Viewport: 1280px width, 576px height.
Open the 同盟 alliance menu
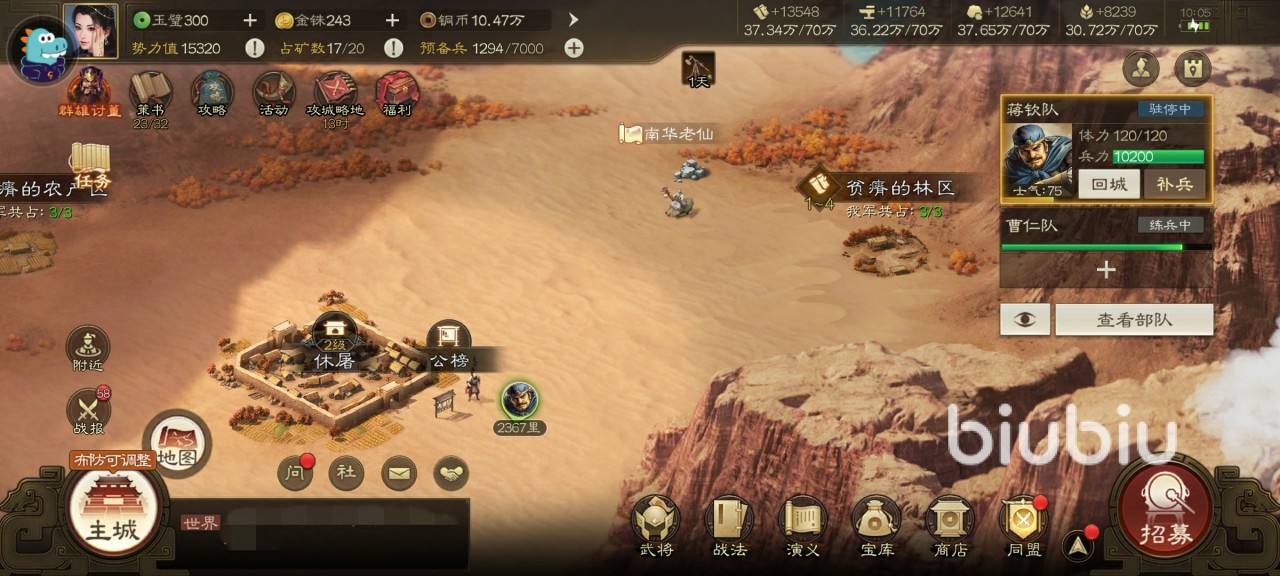(1024, 525)
